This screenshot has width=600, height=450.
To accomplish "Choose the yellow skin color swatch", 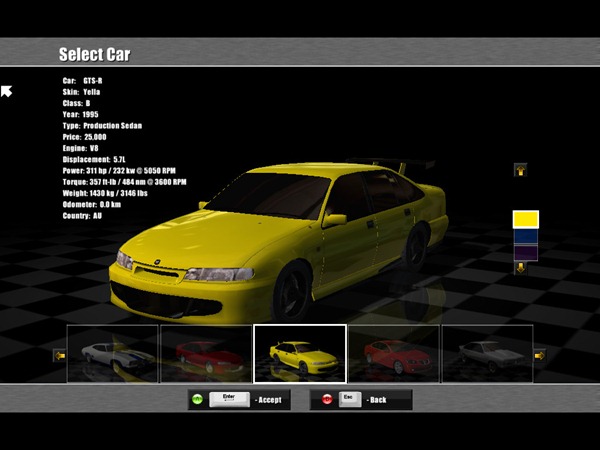I will [525, 218].
